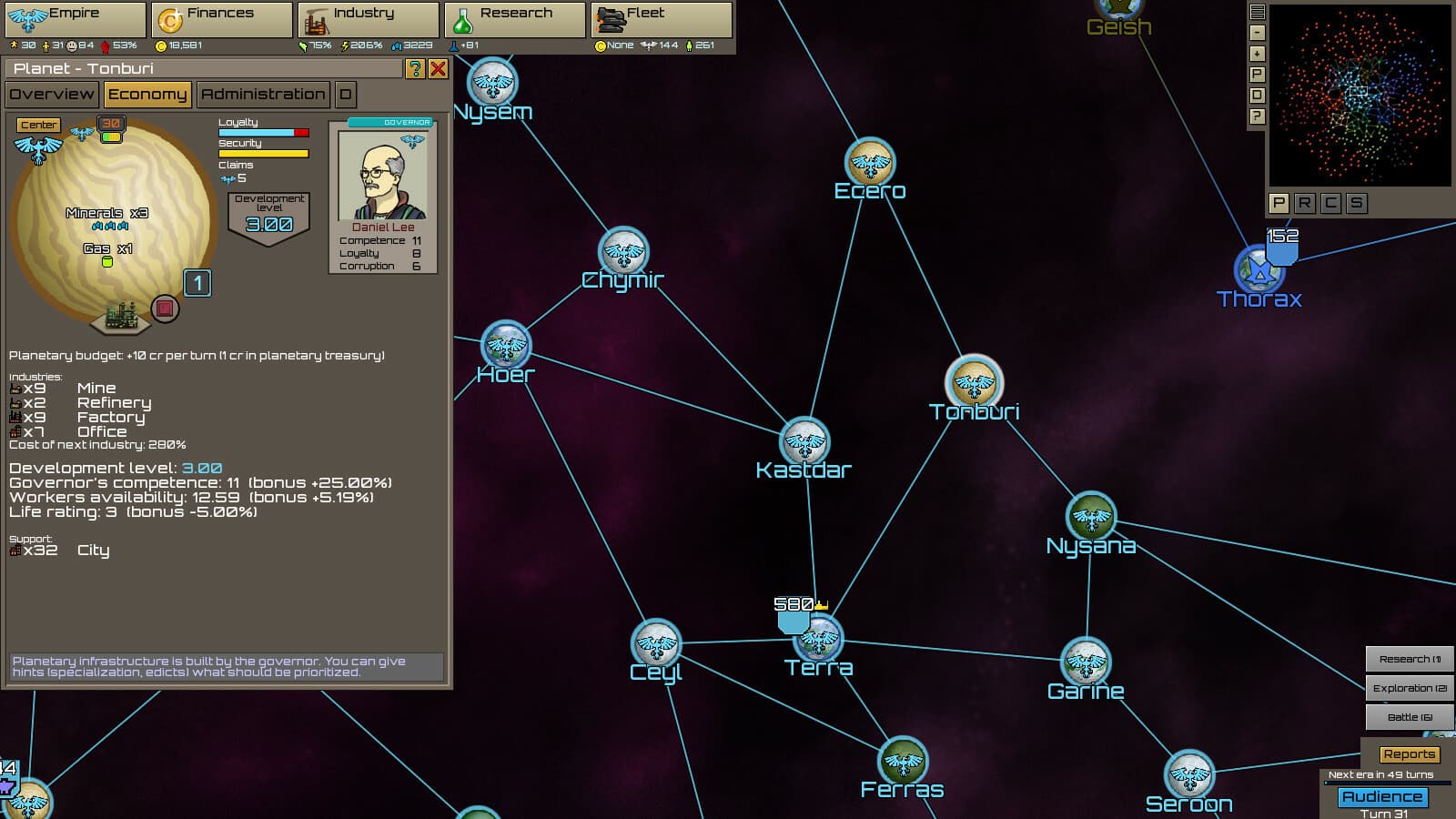Toggle the P overlay below the minimap
Screen dimensions: 1456x819
coord(1278,204)
